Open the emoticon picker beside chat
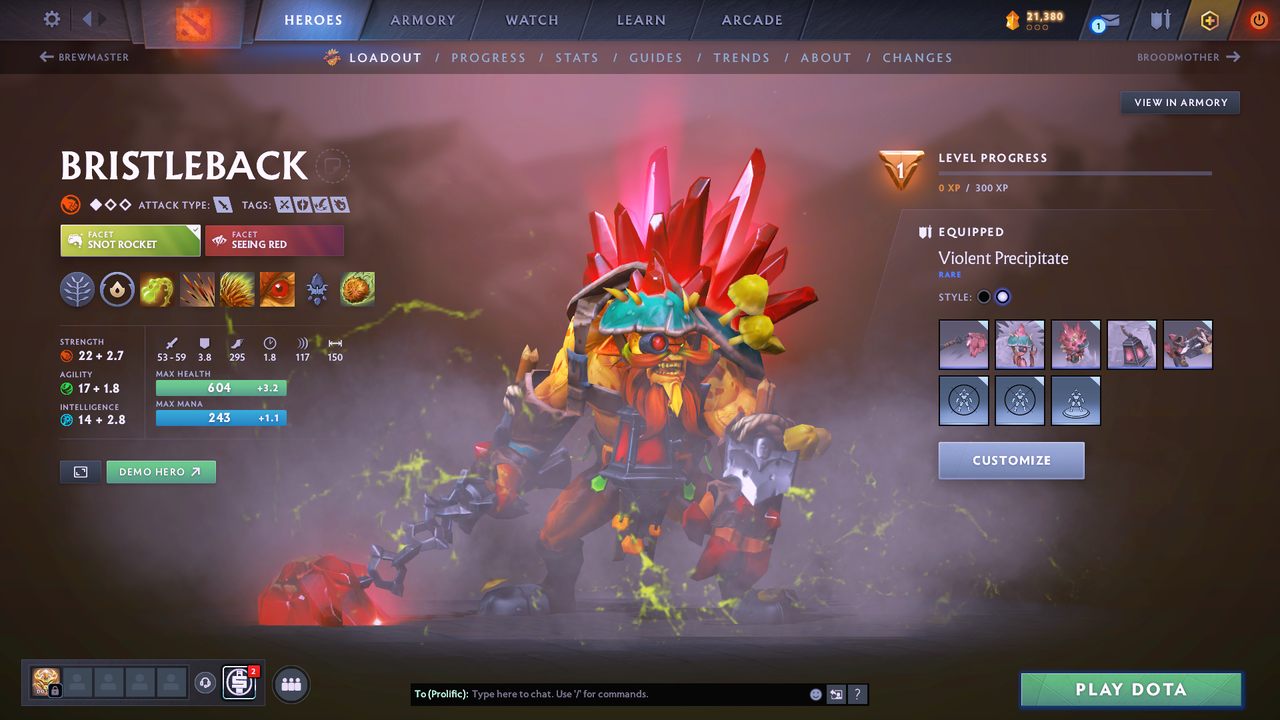The height and width of the screenshot is (720, 1280). tap(815, 694)
